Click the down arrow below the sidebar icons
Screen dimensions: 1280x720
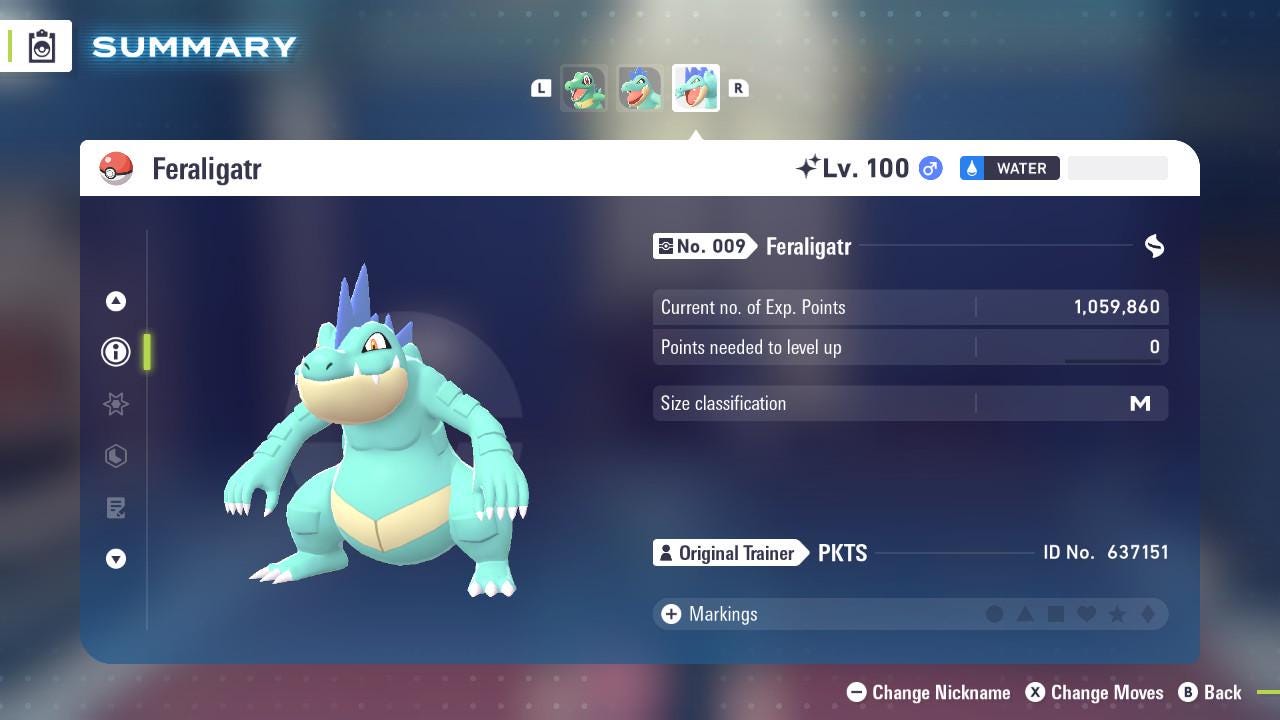pos(116,559)
